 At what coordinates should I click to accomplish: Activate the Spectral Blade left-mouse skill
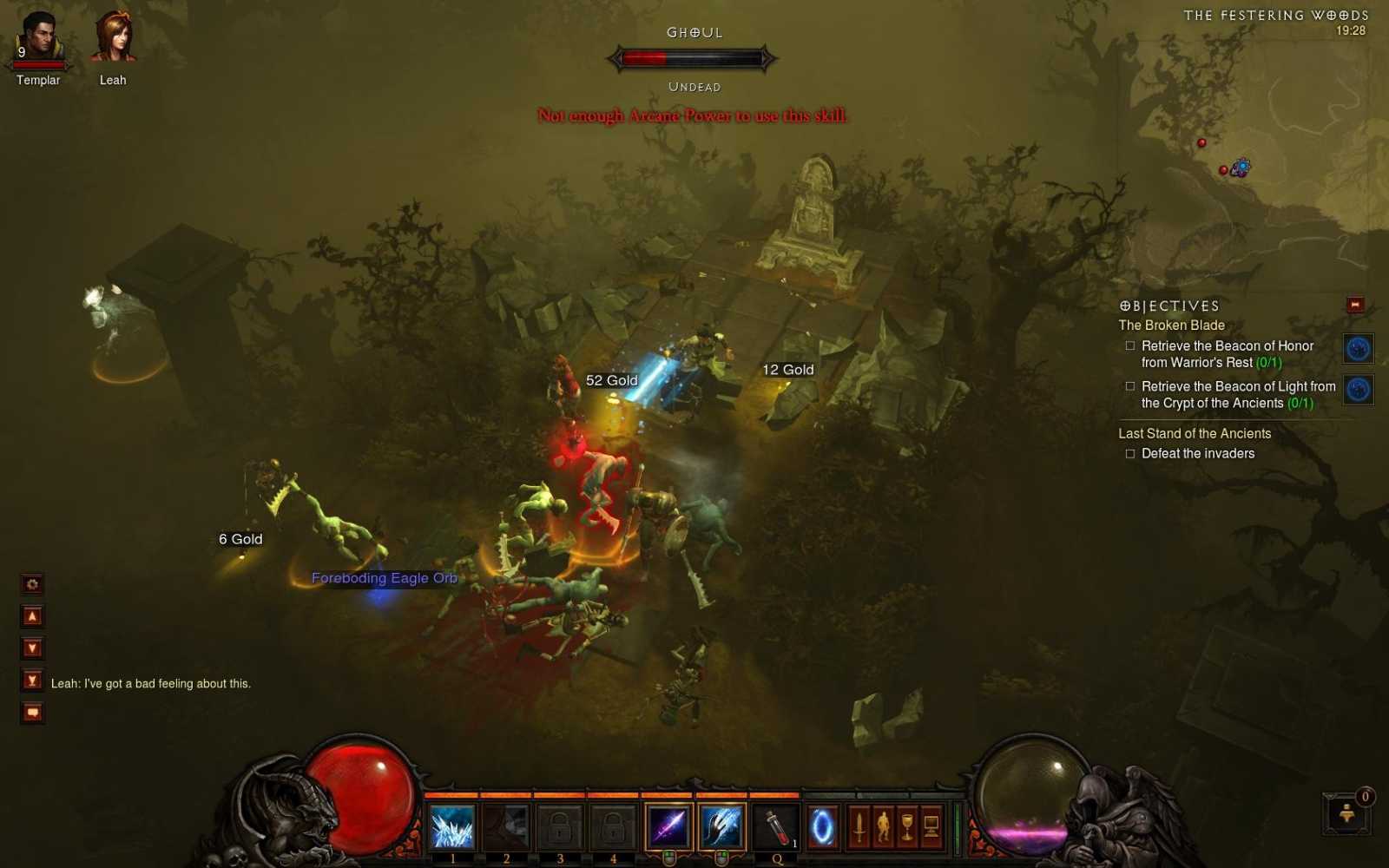(667, 826)
